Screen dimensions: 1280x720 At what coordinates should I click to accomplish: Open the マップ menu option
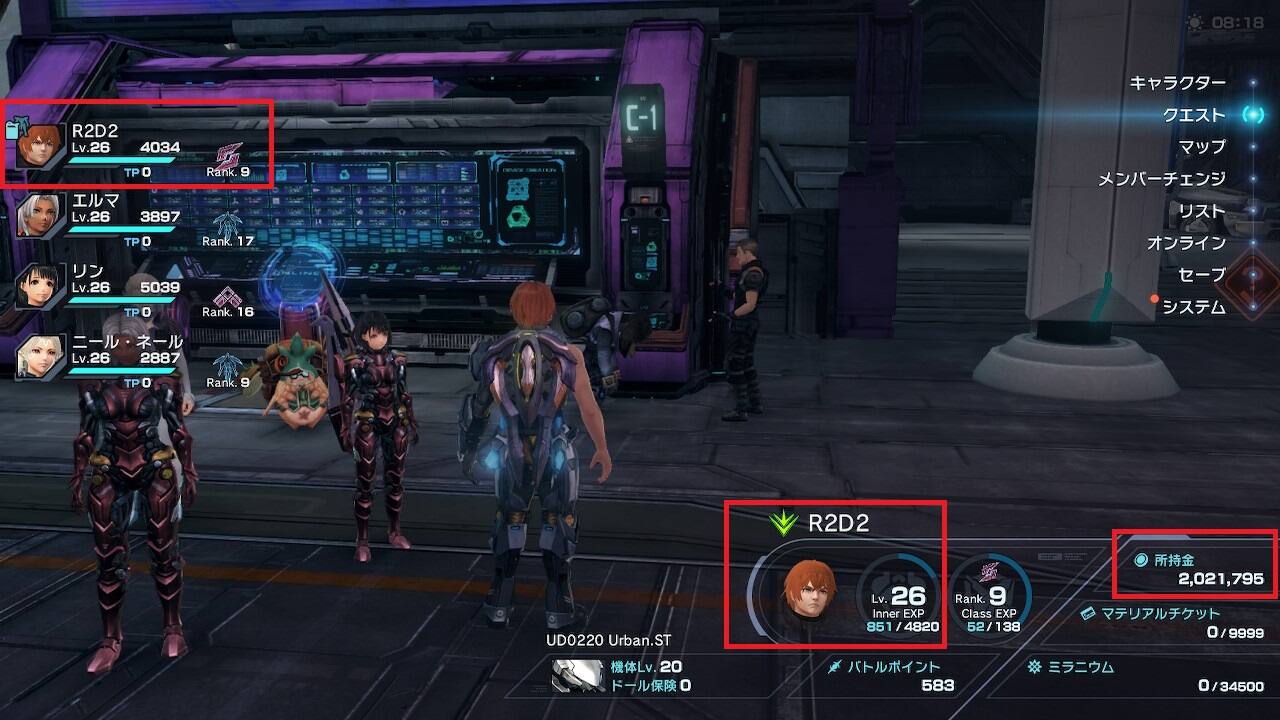pos(1201,147)
